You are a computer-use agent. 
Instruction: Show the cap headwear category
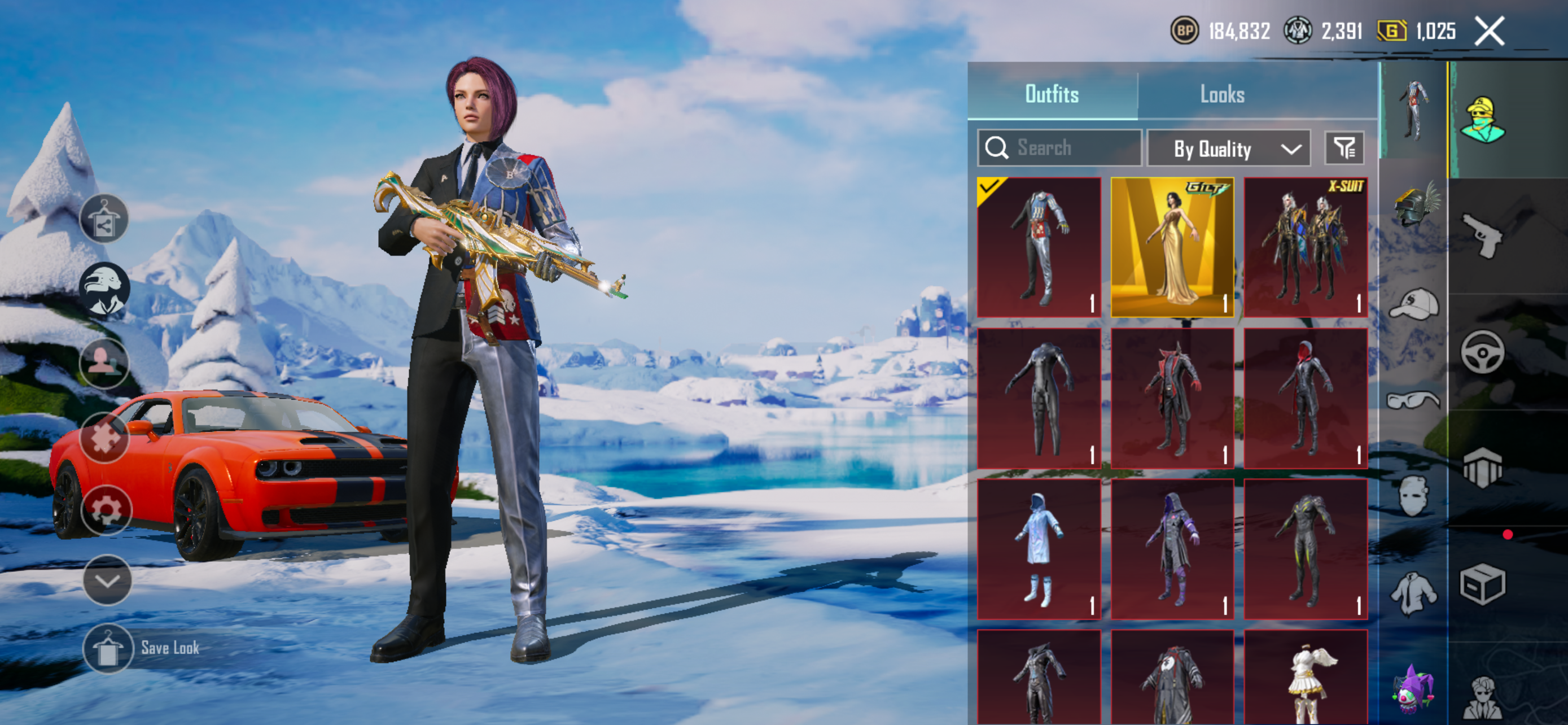point(1414,303)
